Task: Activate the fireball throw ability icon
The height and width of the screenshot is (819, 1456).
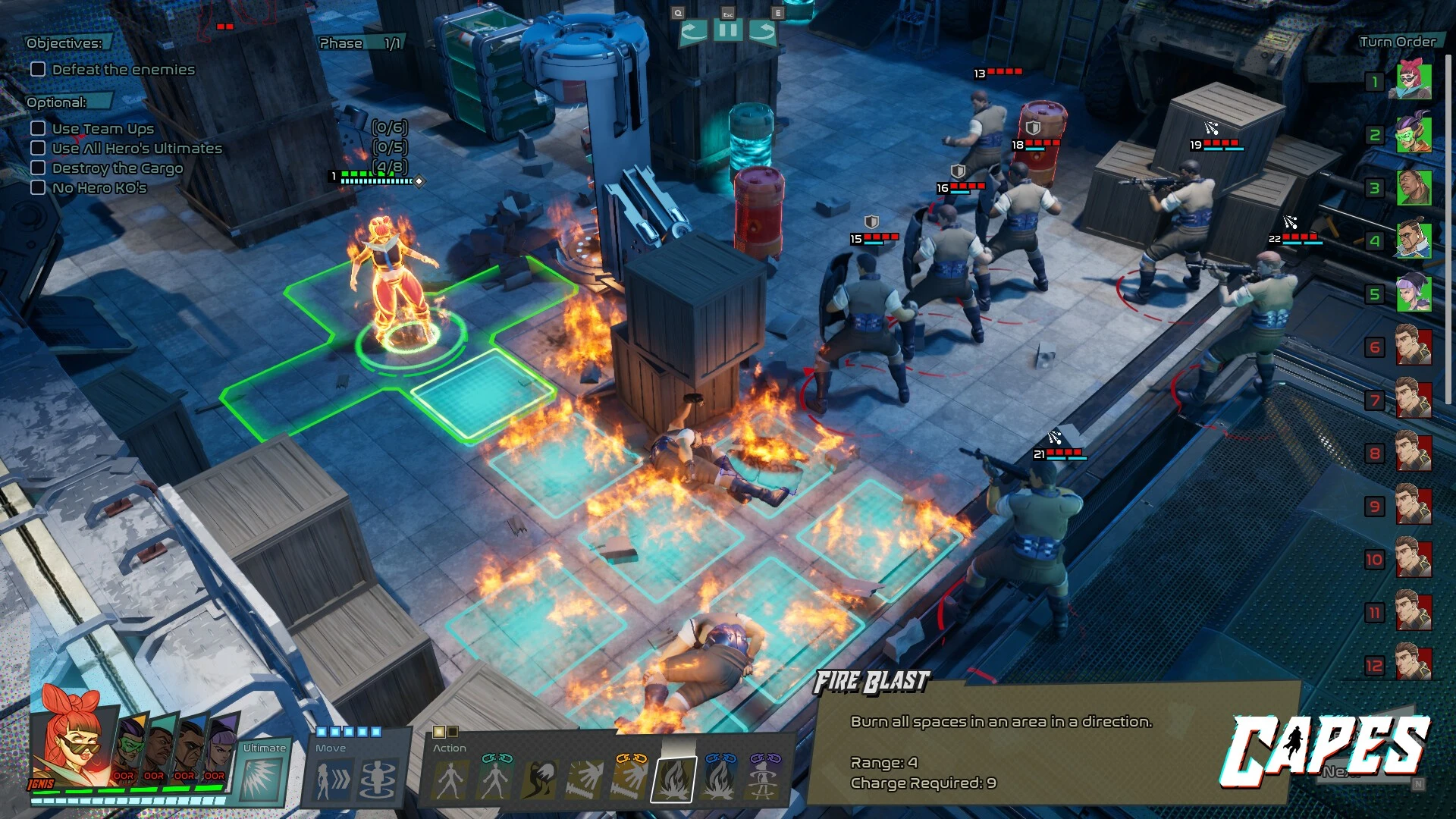Action: 540,780
